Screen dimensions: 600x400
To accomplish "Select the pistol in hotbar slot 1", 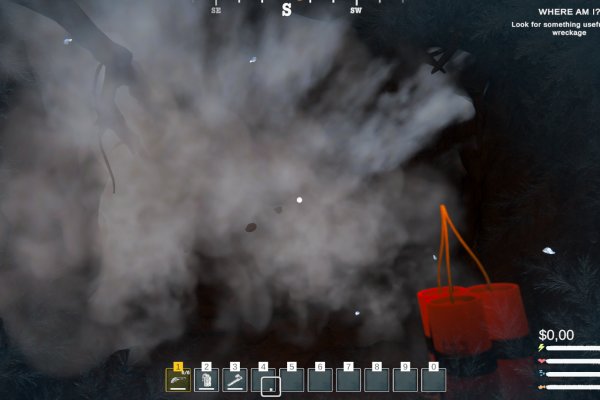I will point(178,380).
